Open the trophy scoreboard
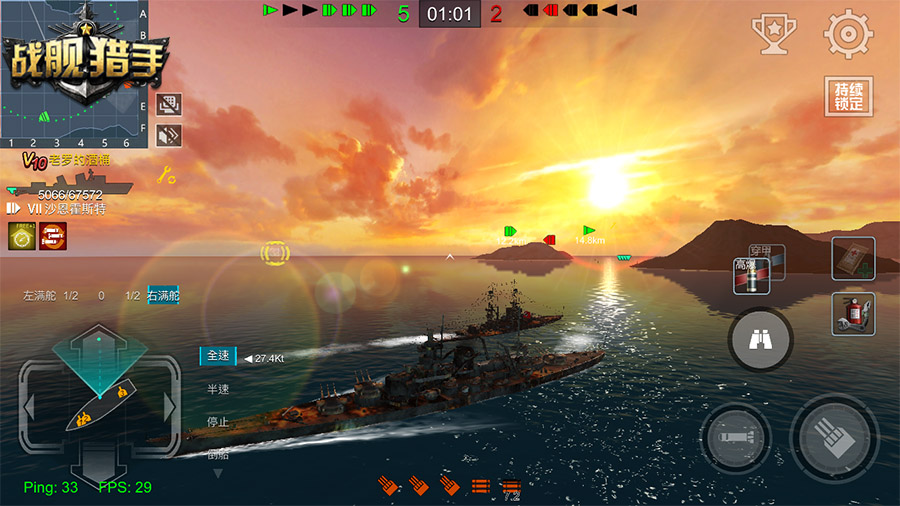Viewport: 900px width, 506px height. (773, 35)
